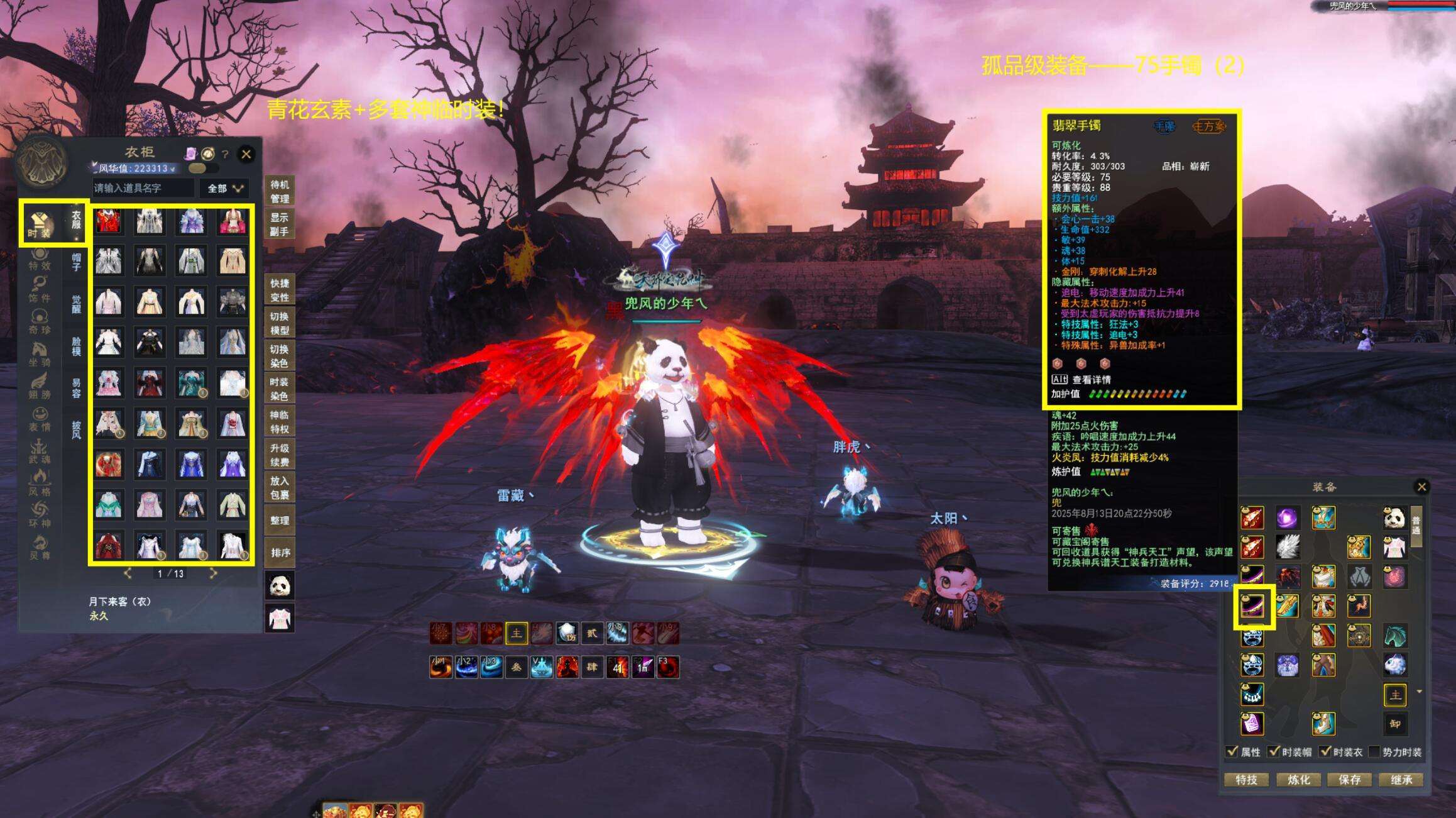Select the 帽子 hat sub-tab

[76, 262]
